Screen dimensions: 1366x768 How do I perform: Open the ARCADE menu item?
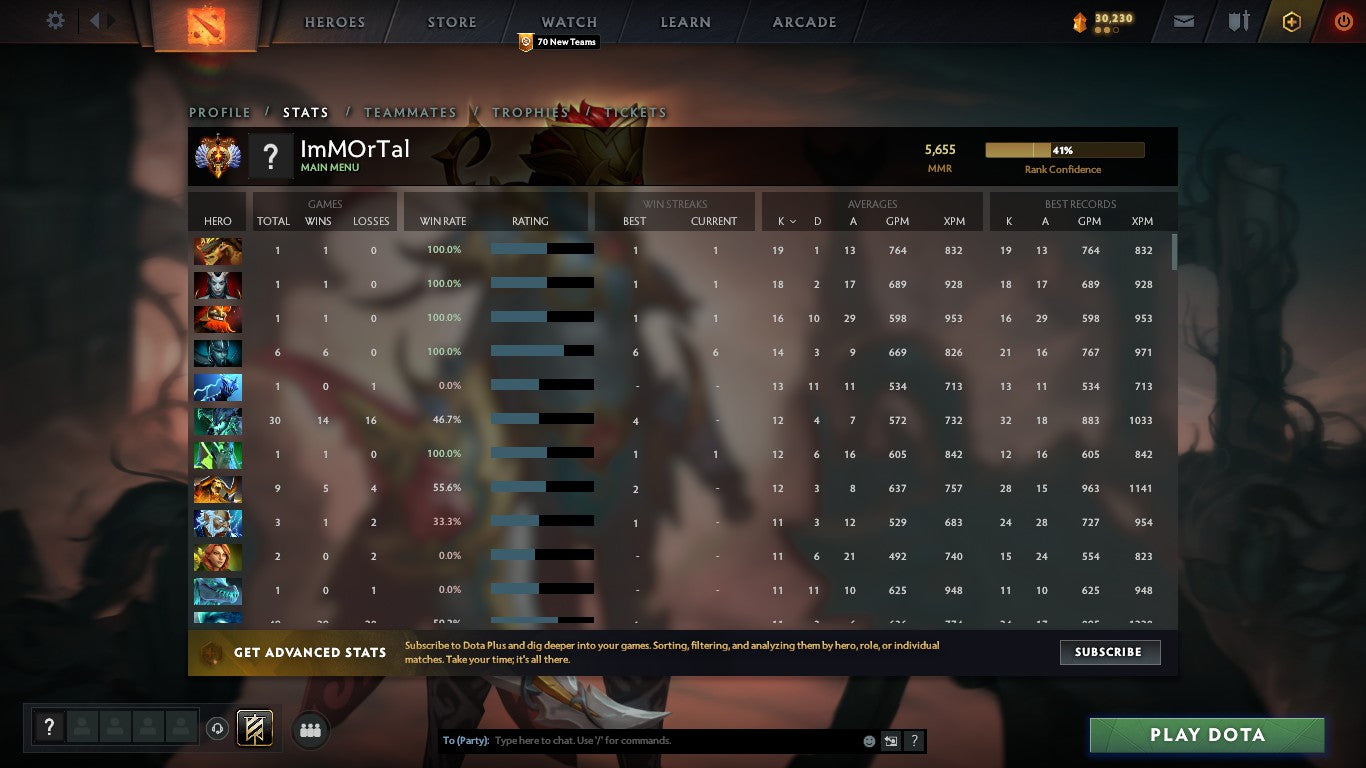[x=802, y=21]
